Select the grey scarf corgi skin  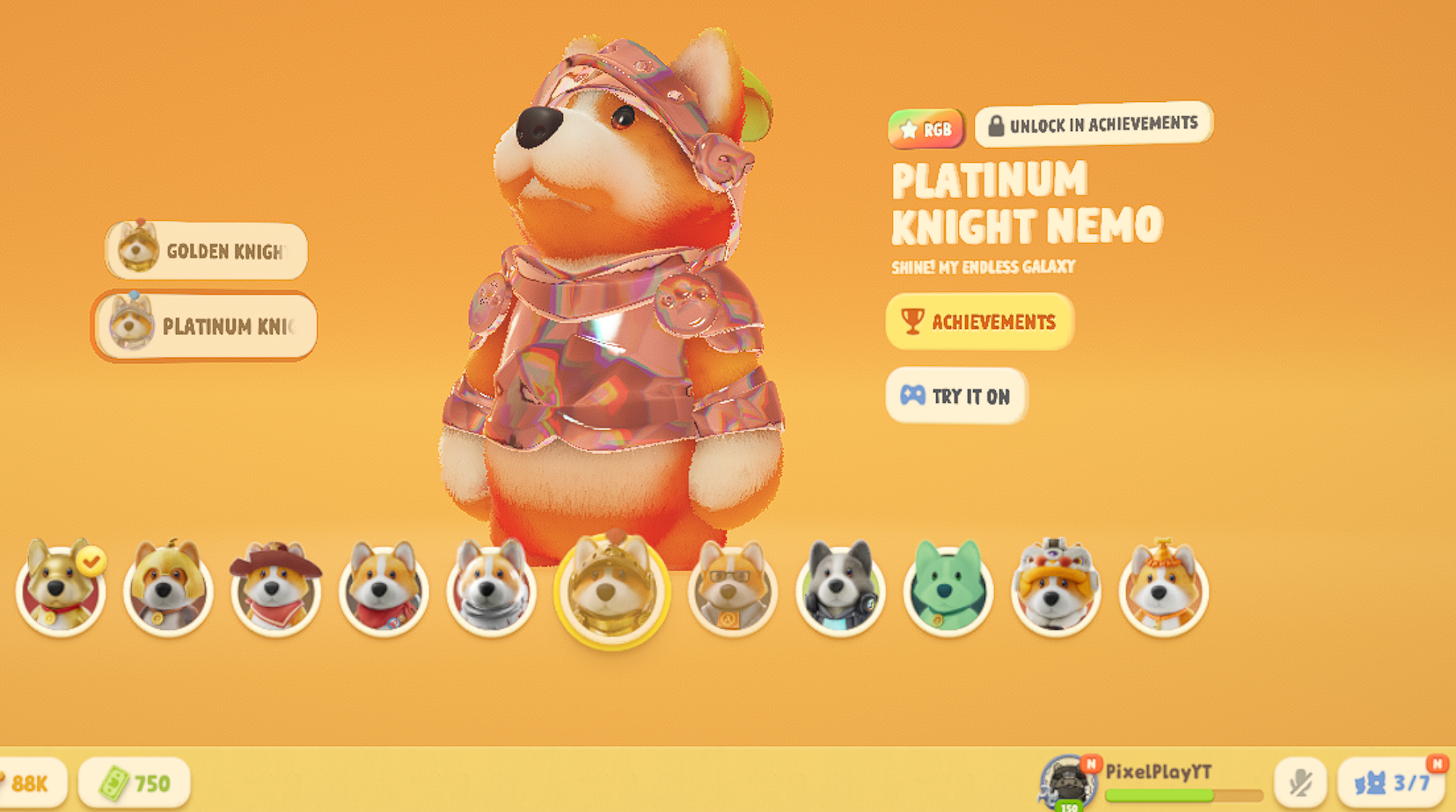click(491, 589)
